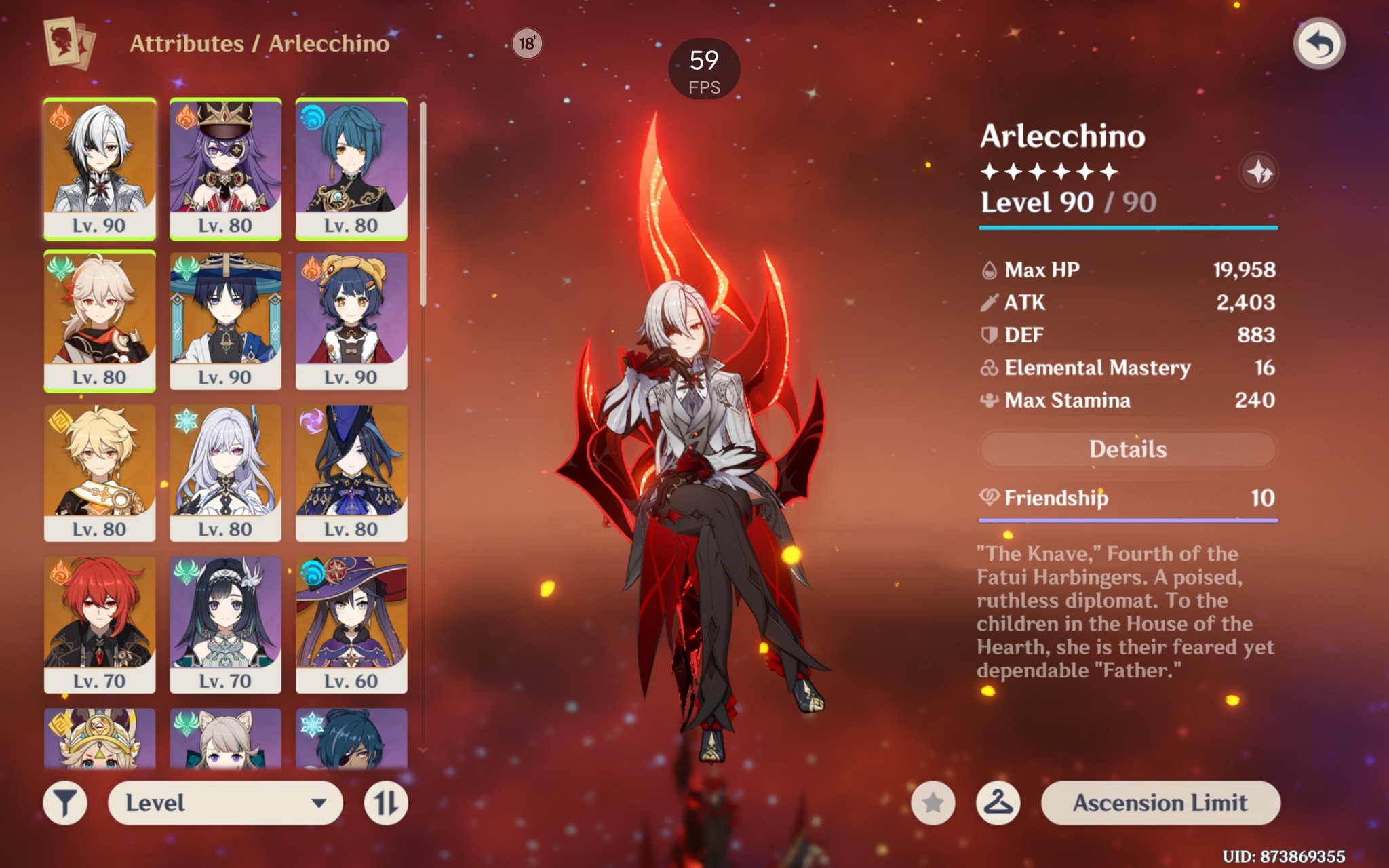Mark character with the star button
This screenshot has width=1389, height=868.
point(933,803)
